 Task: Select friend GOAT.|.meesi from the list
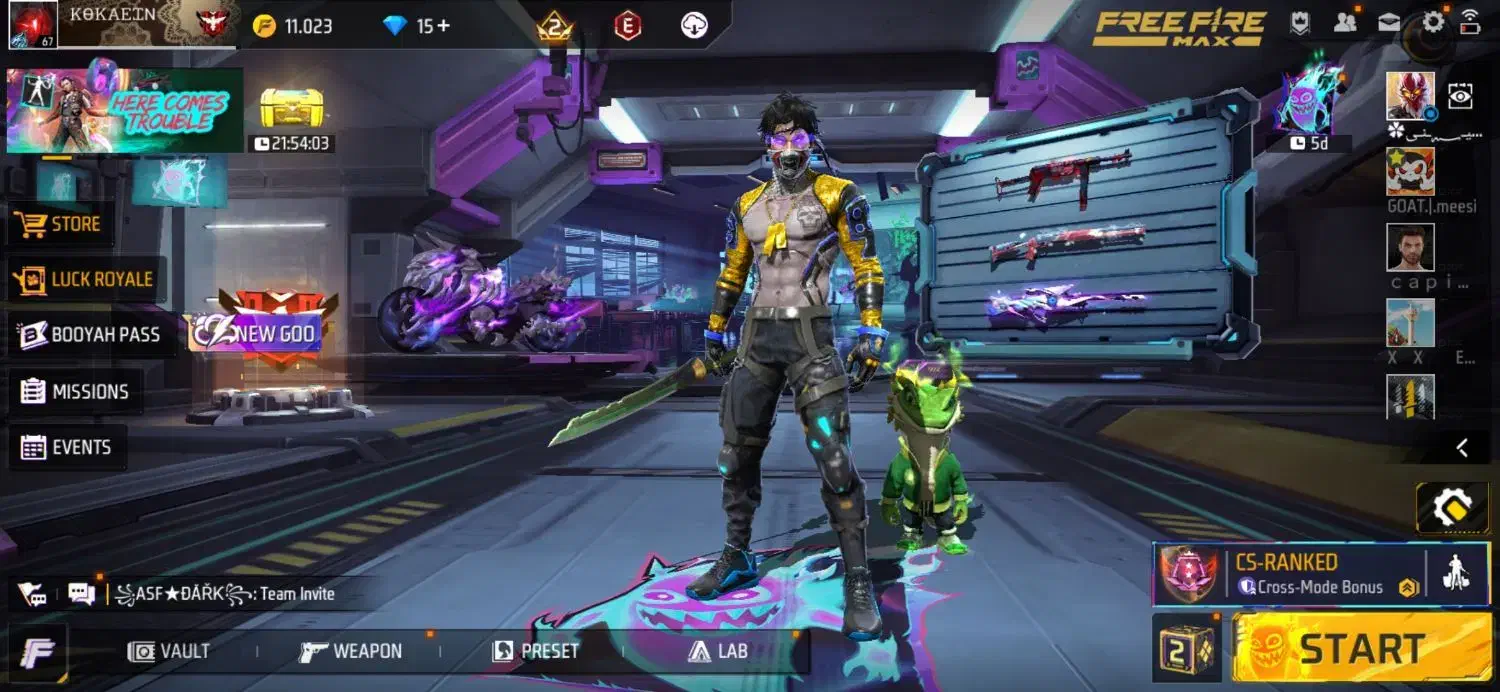1410,172
